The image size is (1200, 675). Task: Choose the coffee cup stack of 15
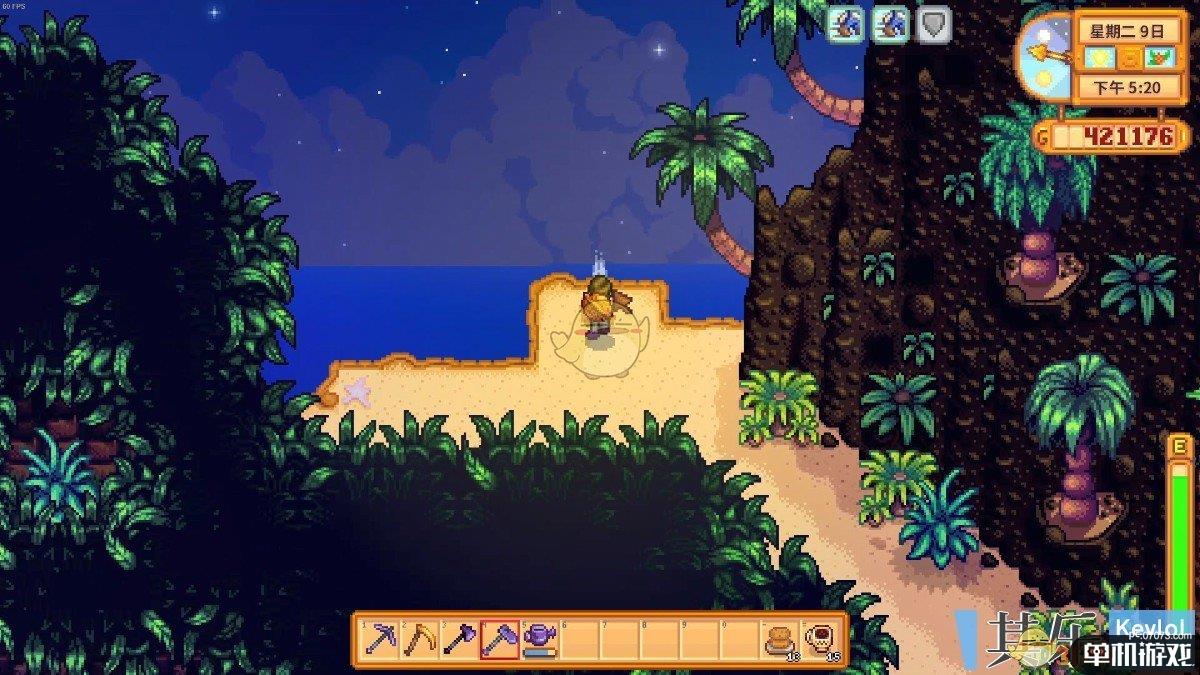tap(820, 639)
